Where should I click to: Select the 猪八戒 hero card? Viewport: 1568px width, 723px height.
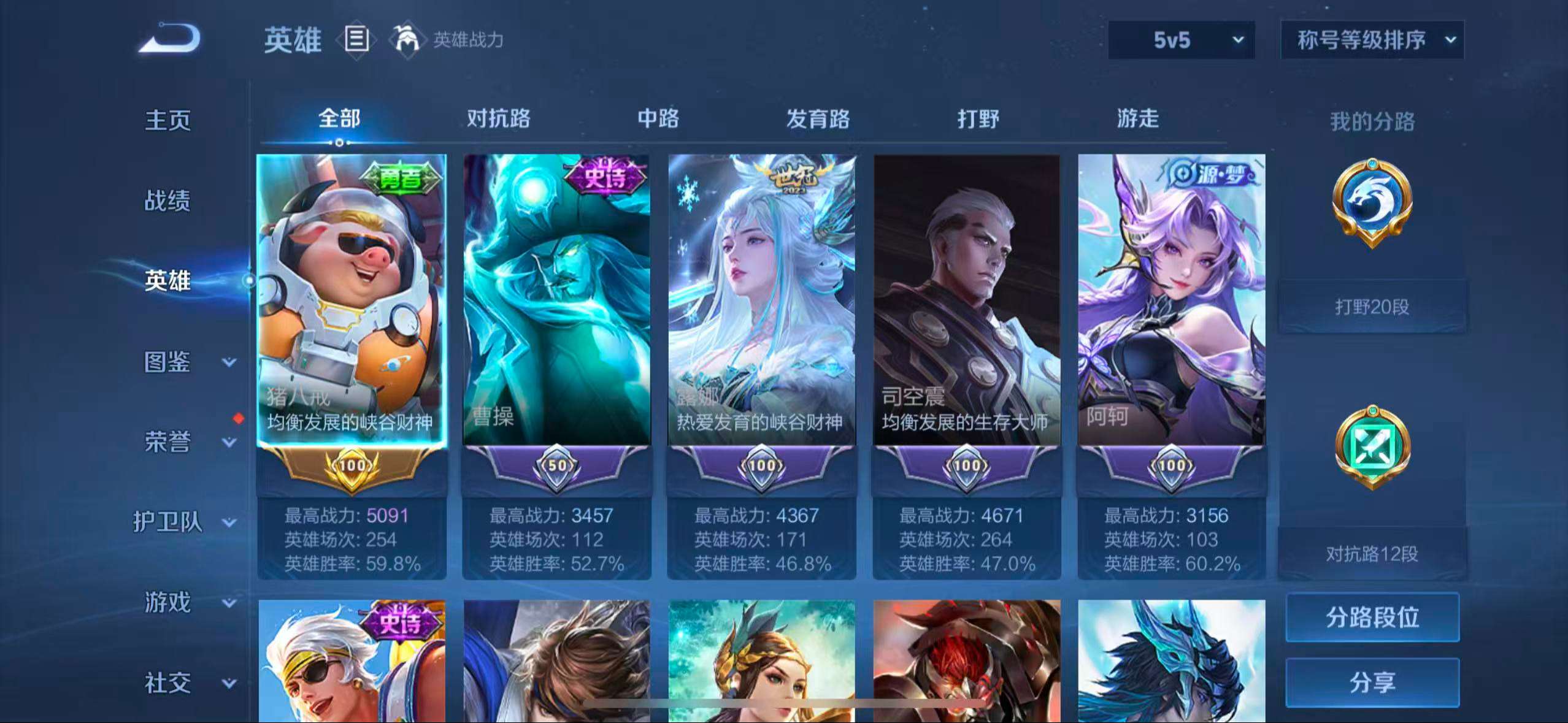tap(352, 300)
